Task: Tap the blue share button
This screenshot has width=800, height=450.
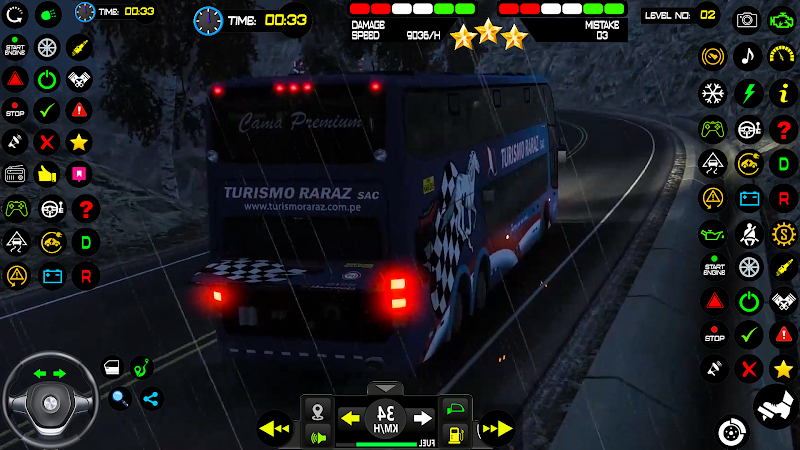Action: click(151, 399)
